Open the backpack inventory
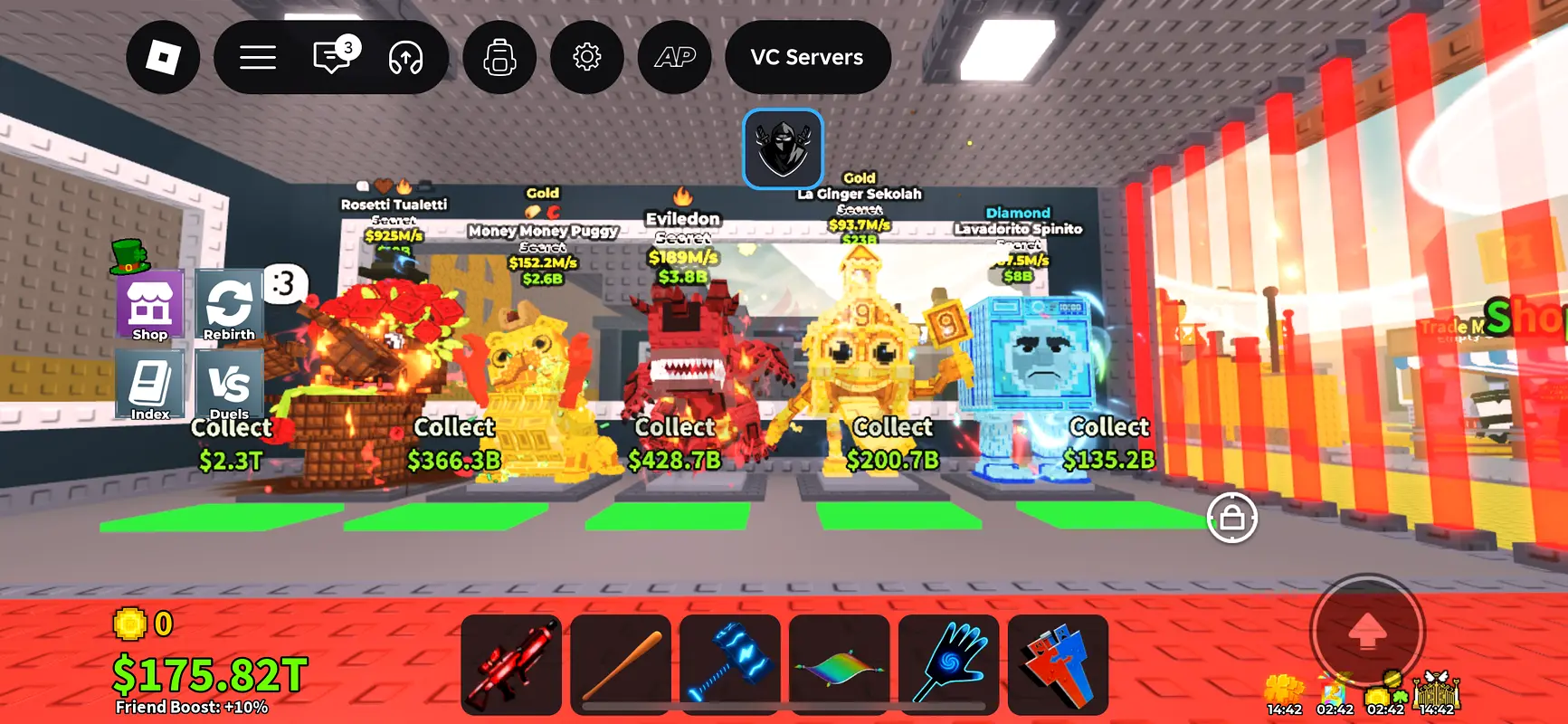This screenshot has height=724, width=1568. [x=499, y=58]
